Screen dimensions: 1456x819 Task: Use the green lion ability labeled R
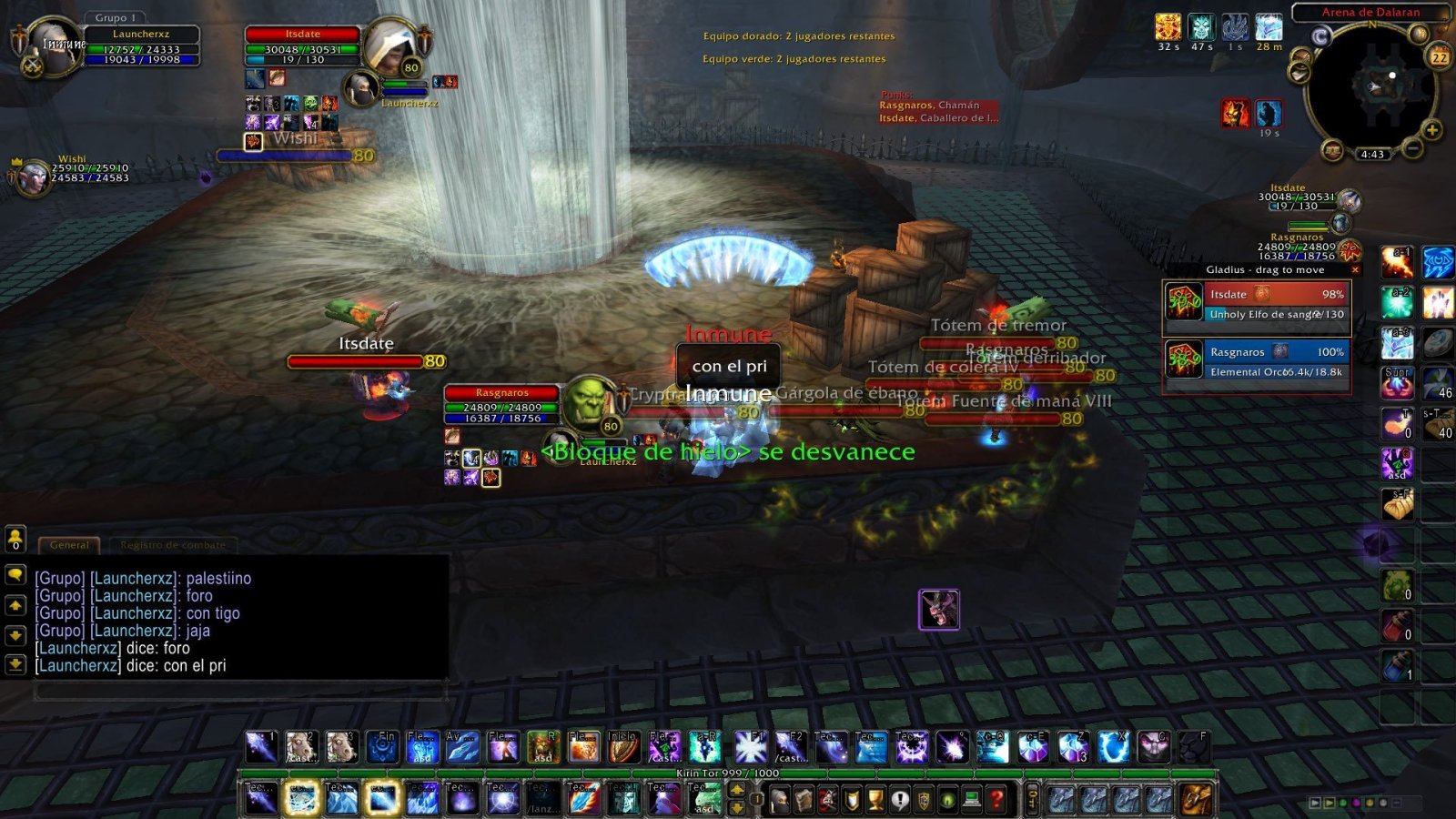coord(543,747)
